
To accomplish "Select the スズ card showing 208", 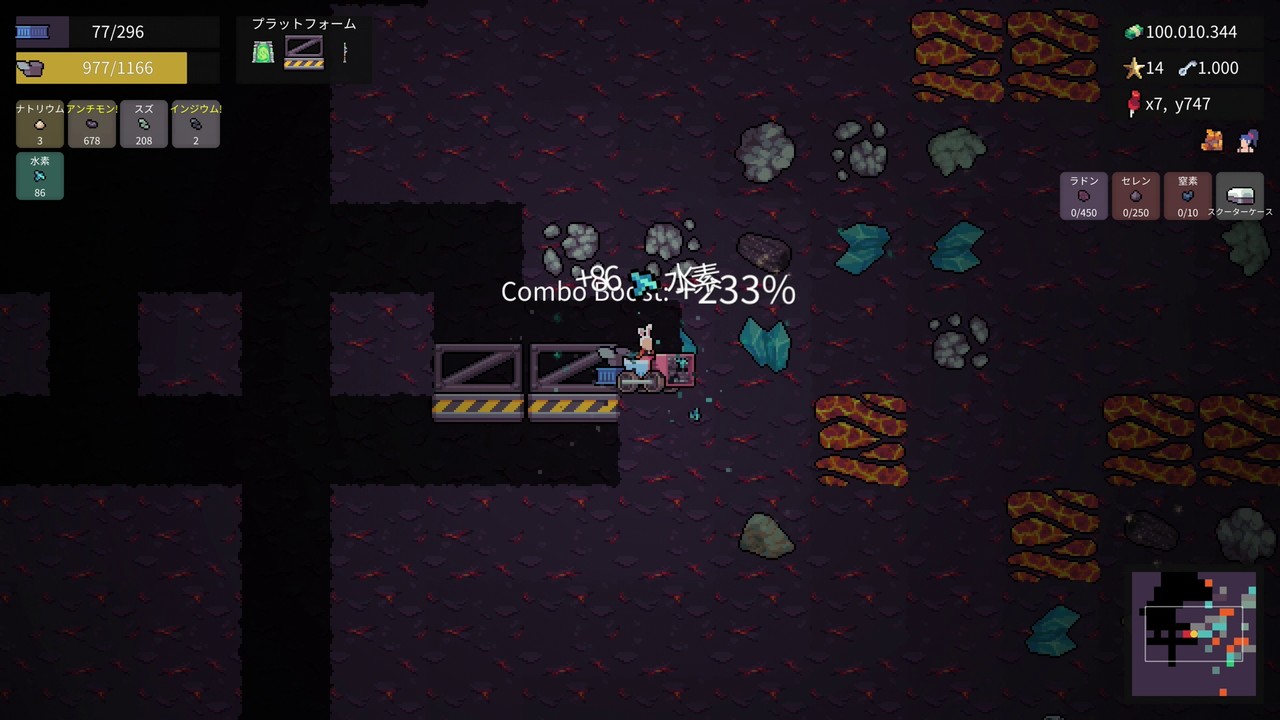I will [x=143, y=124].
